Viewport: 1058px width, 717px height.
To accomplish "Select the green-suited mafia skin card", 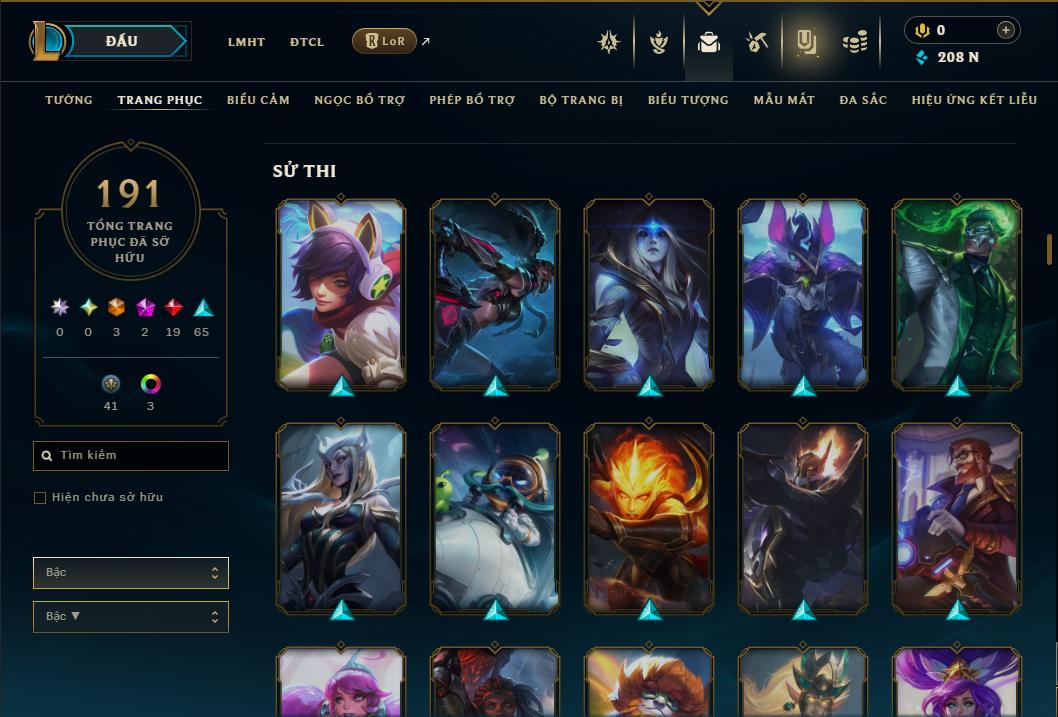I will pyautogui.click(x=957, y=294).
